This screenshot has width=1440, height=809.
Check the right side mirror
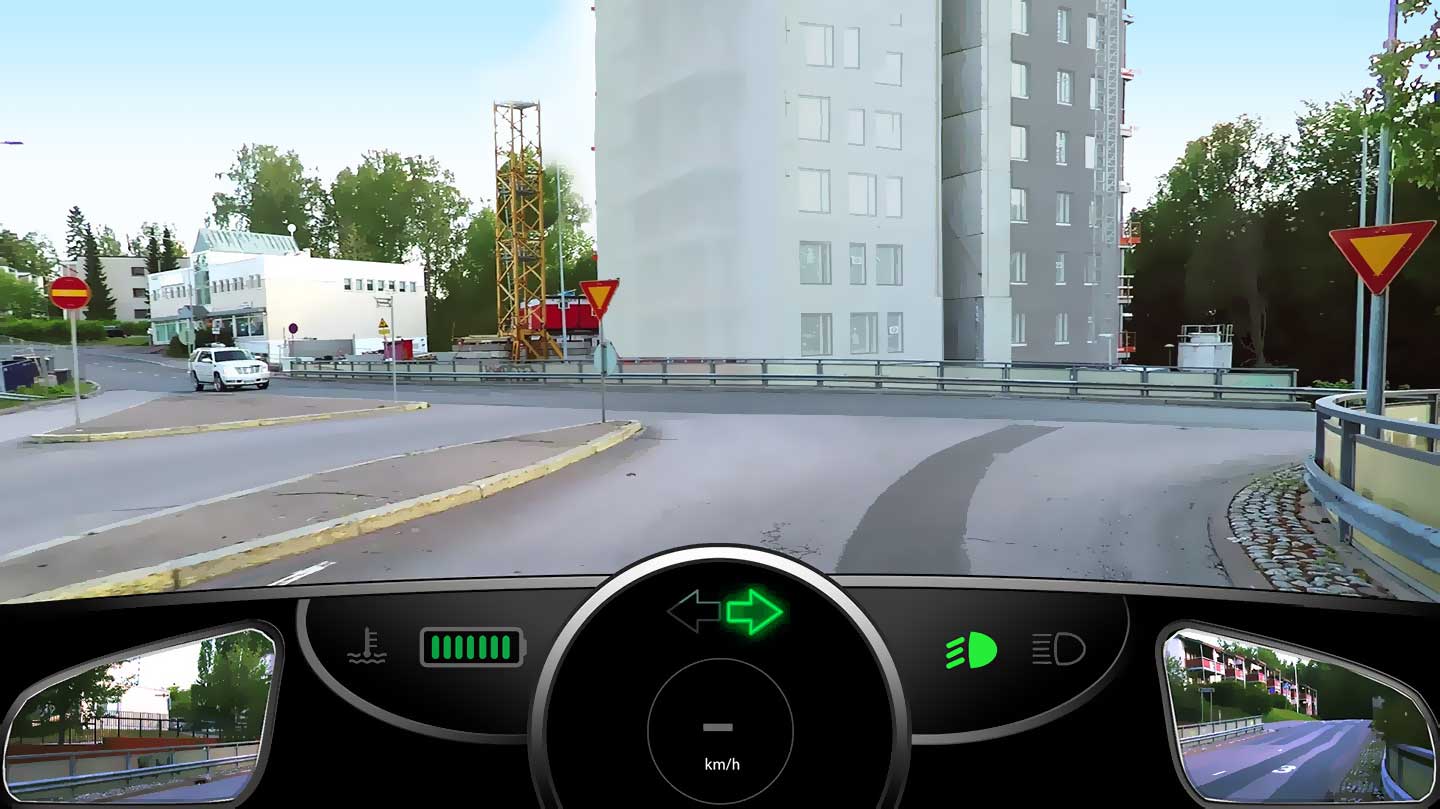coord(1298,714)
